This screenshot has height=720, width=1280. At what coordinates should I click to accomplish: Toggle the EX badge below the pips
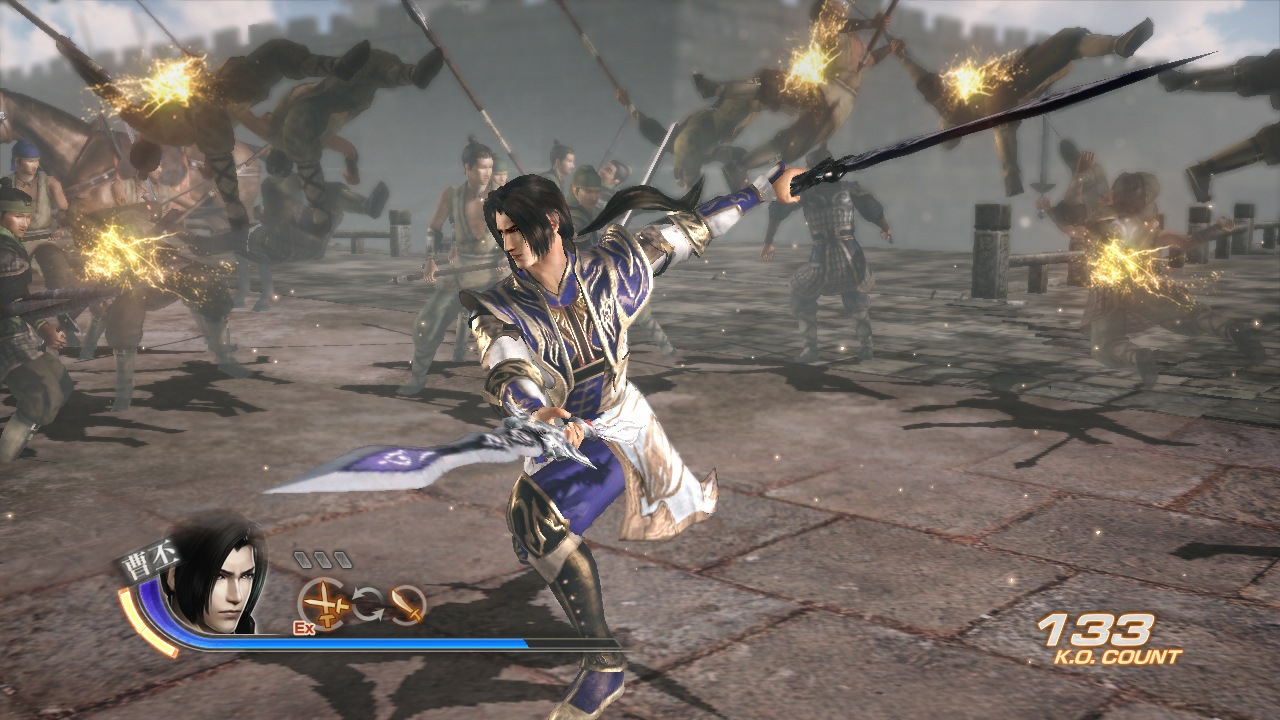coord(303,628)
